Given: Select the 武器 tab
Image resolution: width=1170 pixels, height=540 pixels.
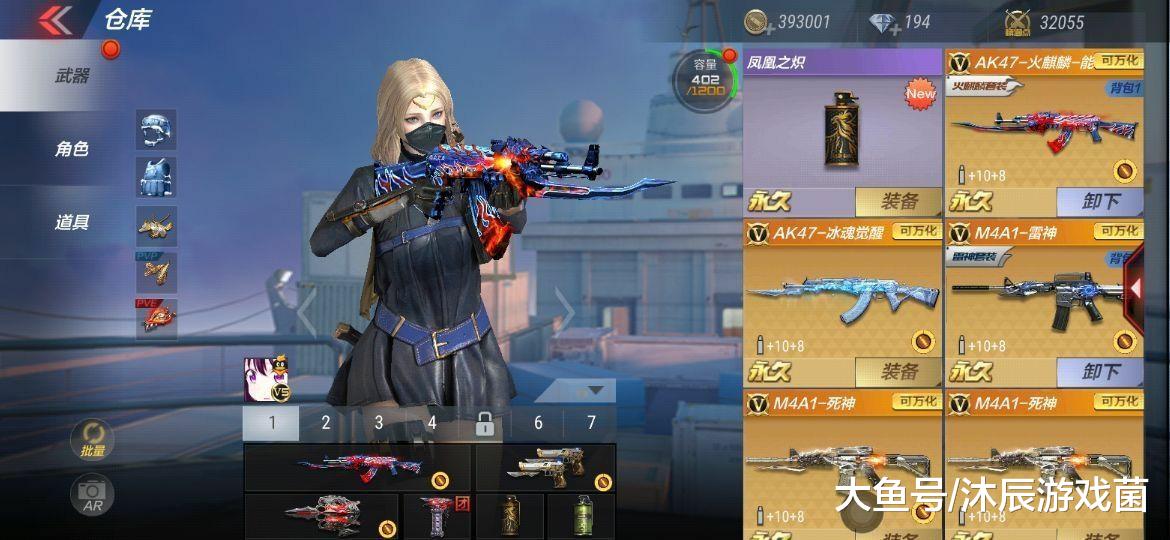Looking at the screenshot, I should coord(72,75).
